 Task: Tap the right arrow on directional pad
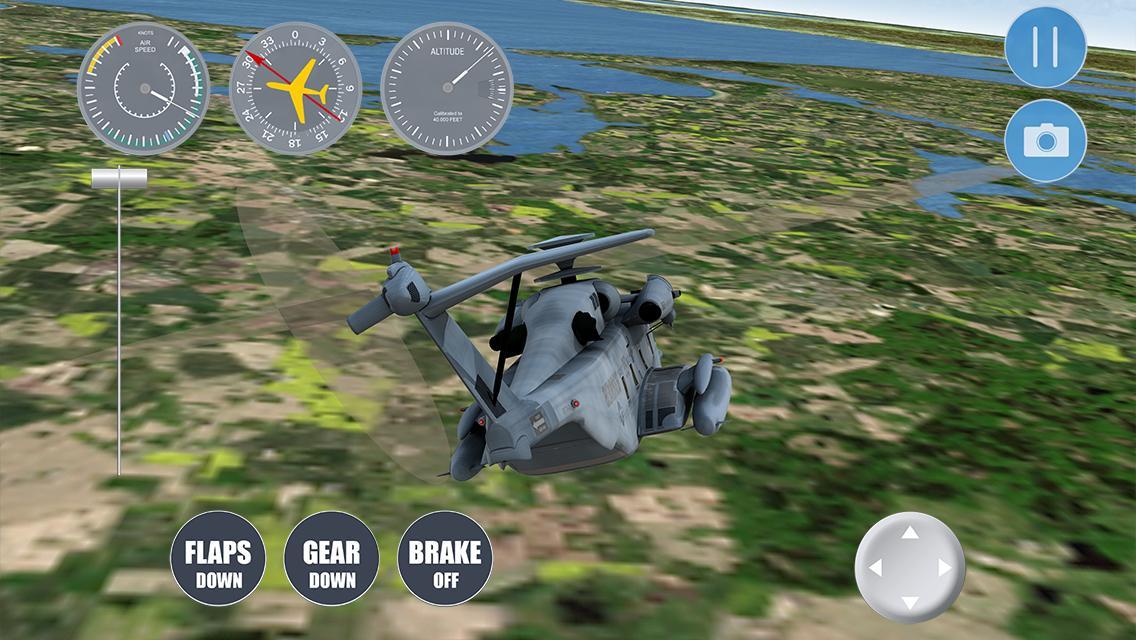tap(945, 568)
